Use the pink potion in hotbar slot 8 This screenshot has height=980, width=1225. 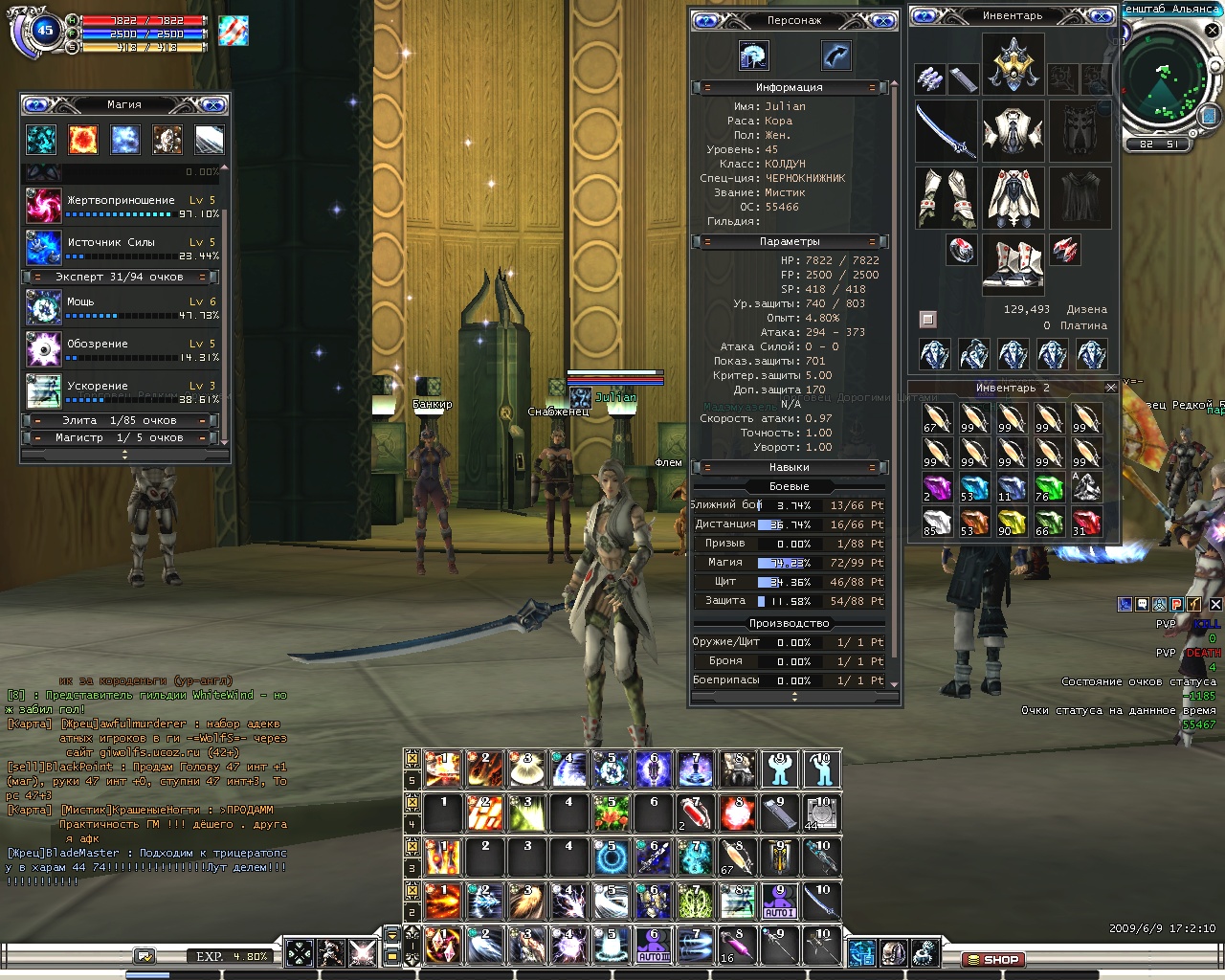click(737, 946)
